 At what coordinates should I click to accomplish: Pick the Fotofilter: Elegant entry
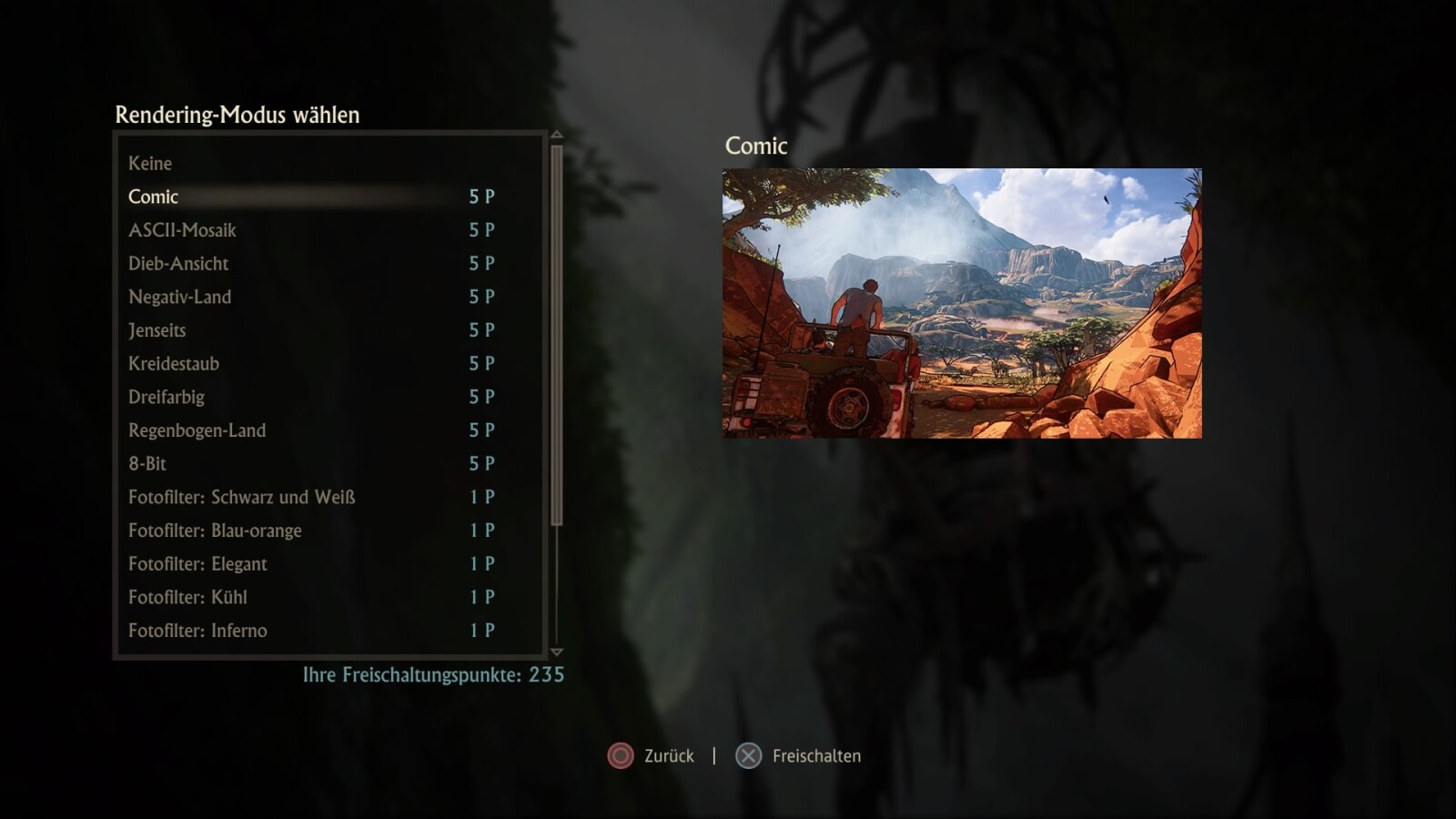pos(197,564)
